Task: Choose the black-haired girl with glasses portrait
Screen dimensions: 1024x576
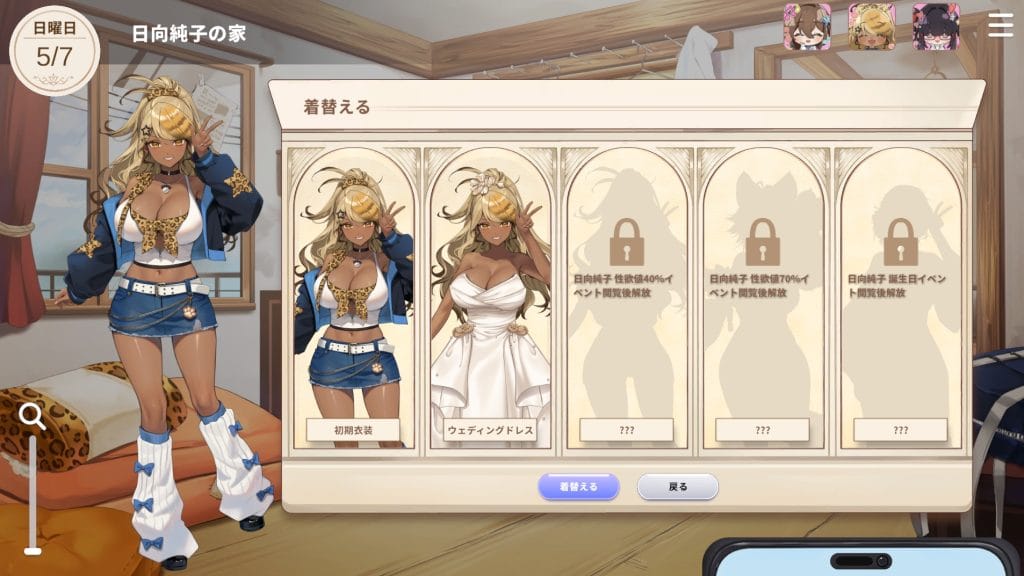Action: [x=936, y=27]
